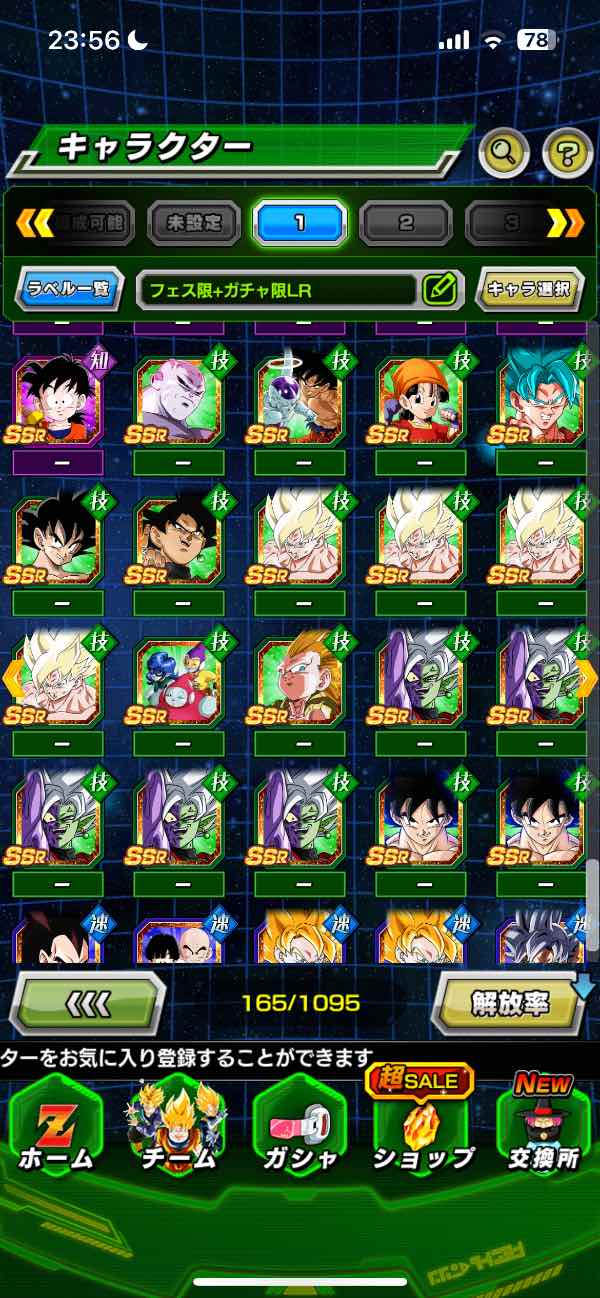Show help with the question mark button
The width and height of the screenshot is (600, 1298).
point(567,152)
